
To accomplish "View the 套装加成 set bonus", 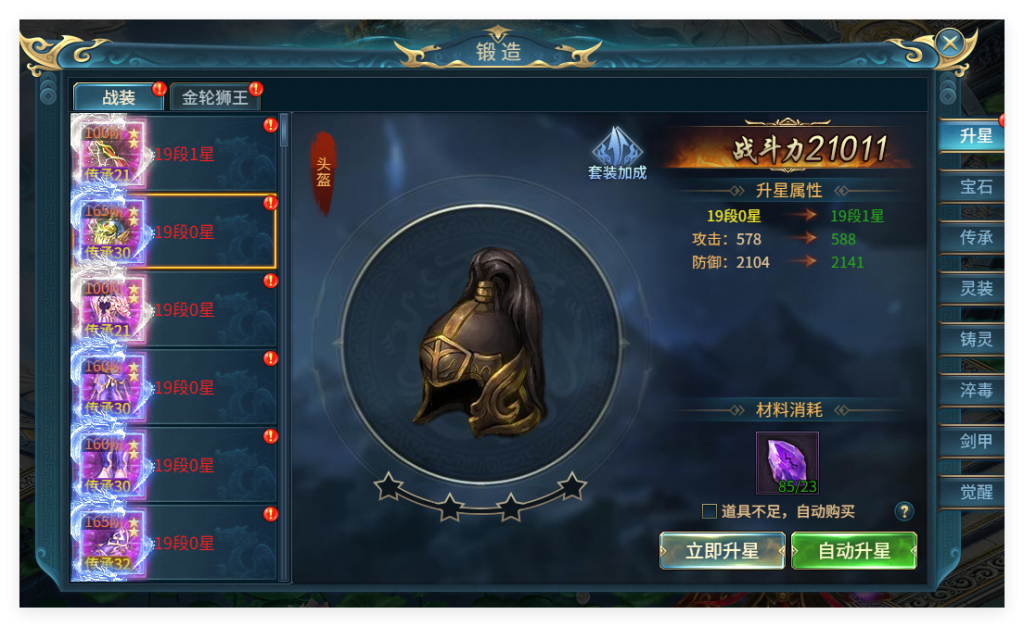I will [x=616, y=153].
